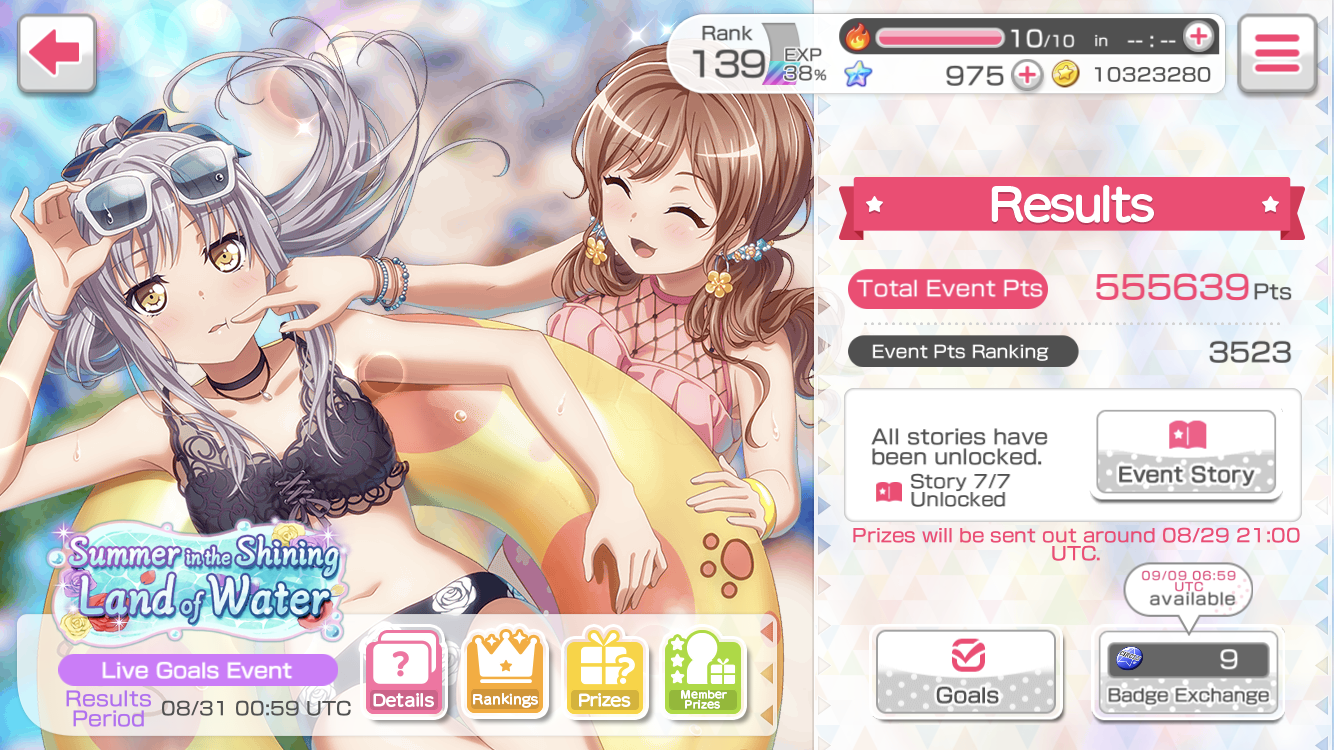View the event Prizes

603,673
